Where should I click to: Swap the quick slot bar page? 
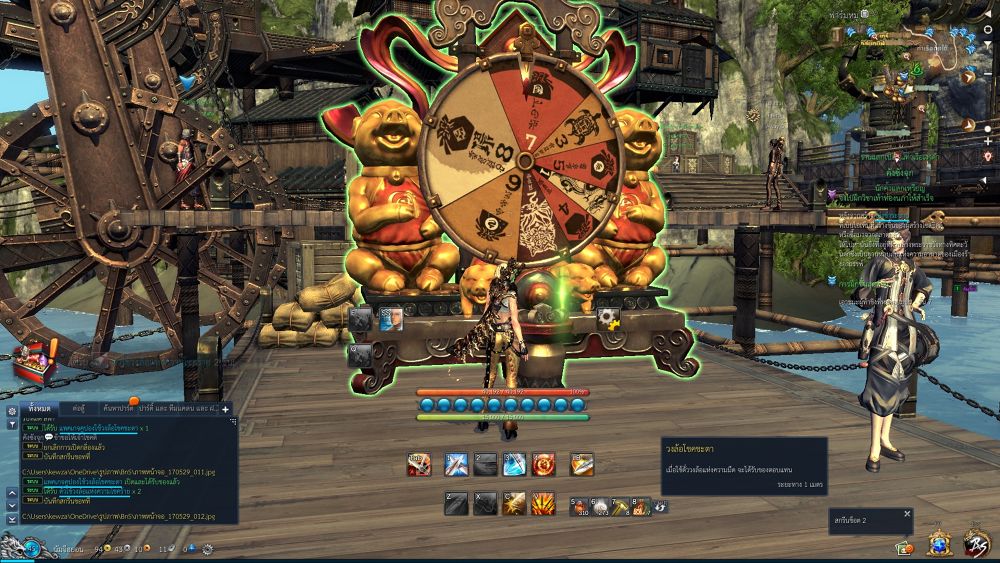[x=661, y=507]
